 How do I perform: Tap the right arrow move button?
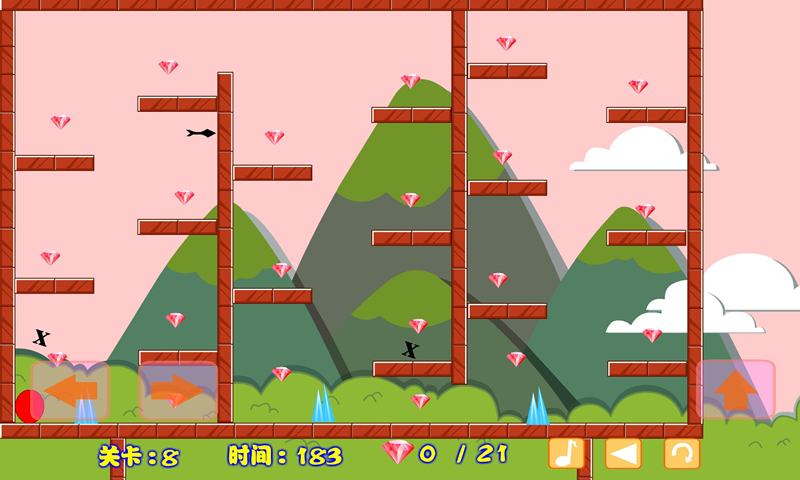click(x=178, y=390)
